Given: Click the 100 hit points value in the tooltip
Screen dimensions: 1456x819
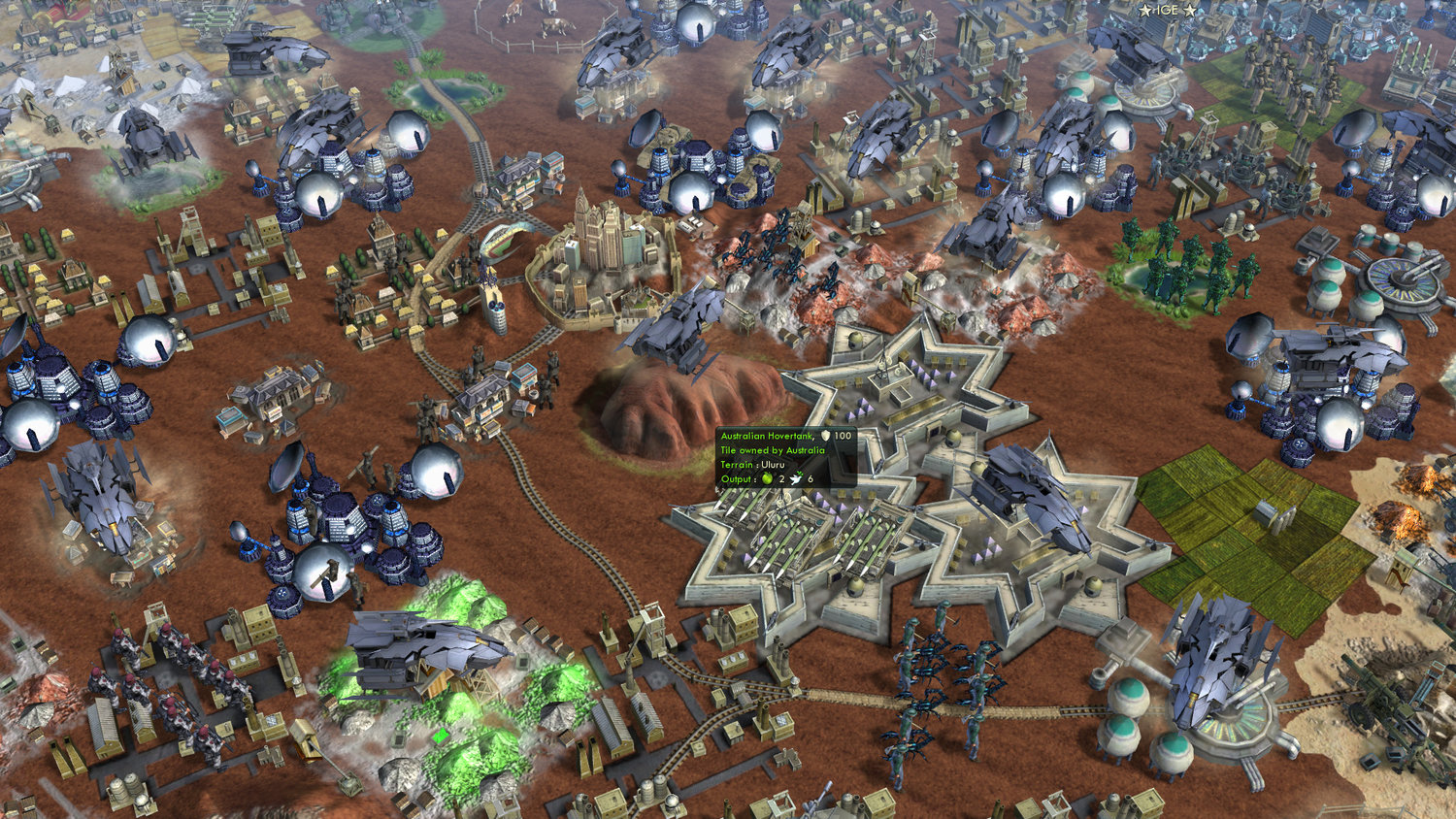Looking at the screenshot, I should pyautogui.click(x=843, y=436).
